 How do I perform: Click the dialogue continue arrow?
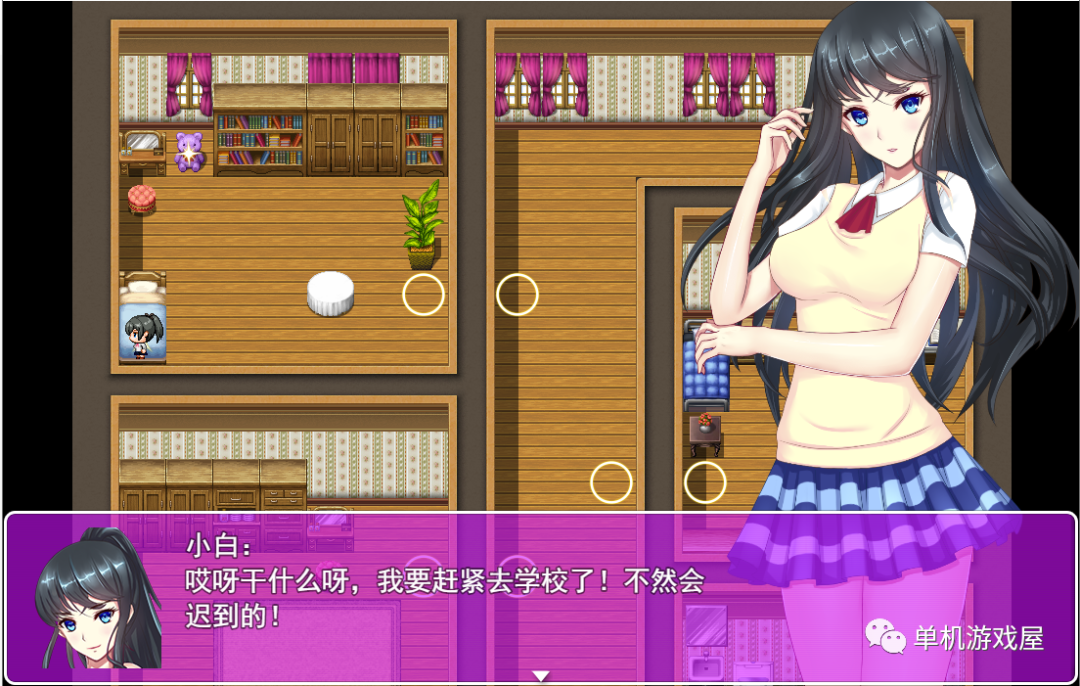coord(541,676)
